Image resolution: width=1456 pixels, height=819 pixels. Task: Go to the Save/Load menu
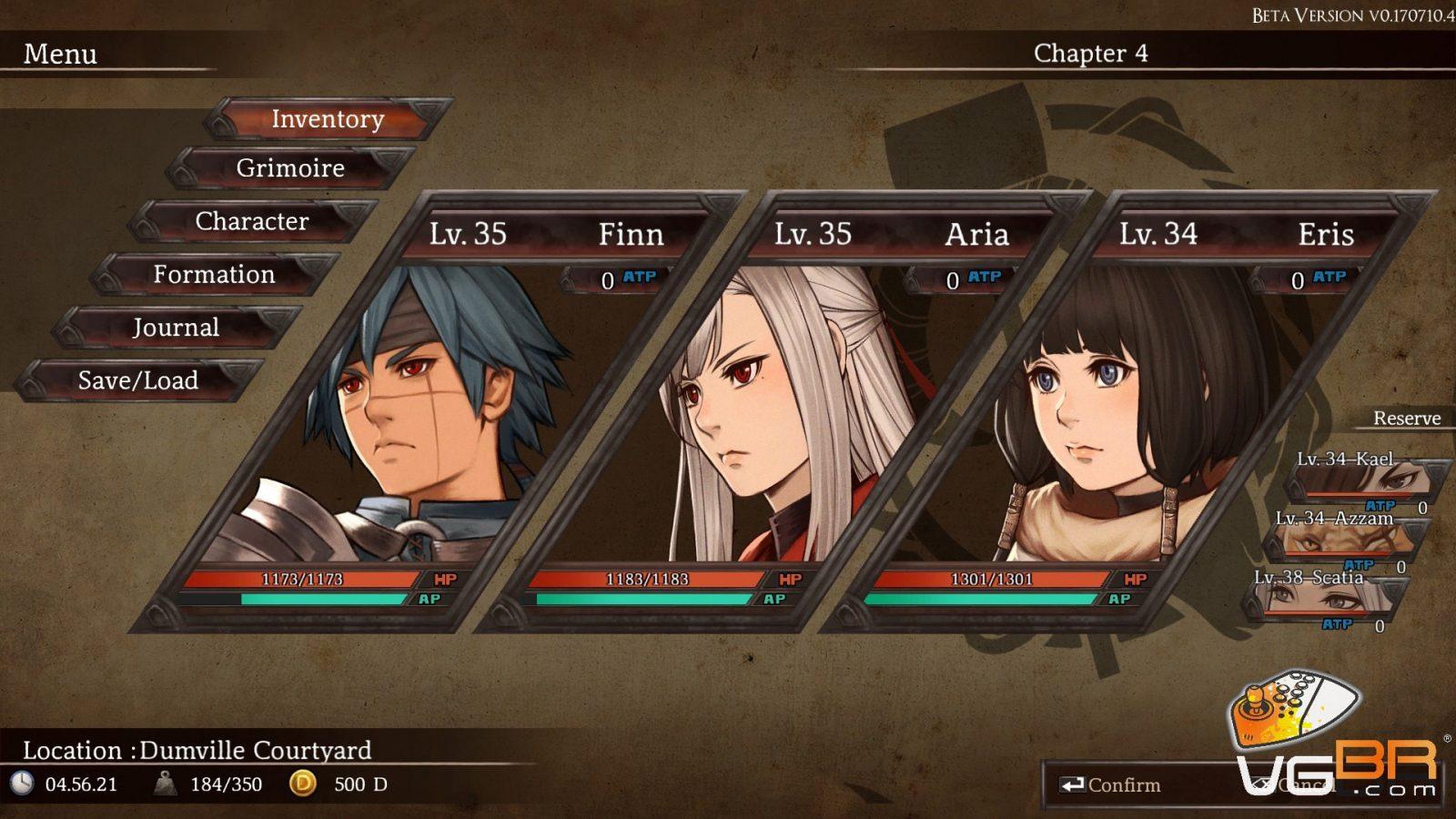click(138, 380)
